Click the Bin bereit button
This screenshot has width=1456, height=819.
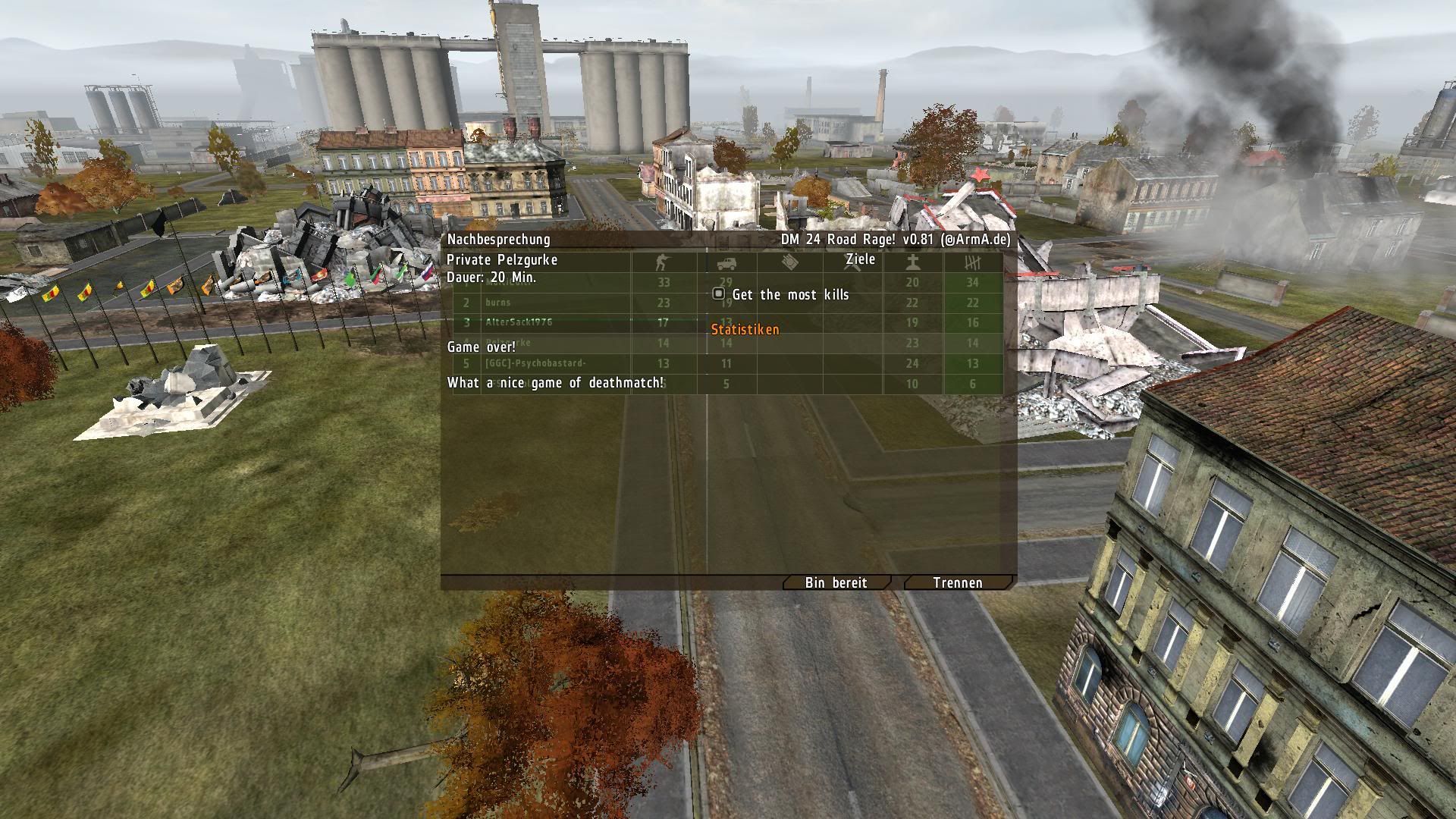click(836, 582)
